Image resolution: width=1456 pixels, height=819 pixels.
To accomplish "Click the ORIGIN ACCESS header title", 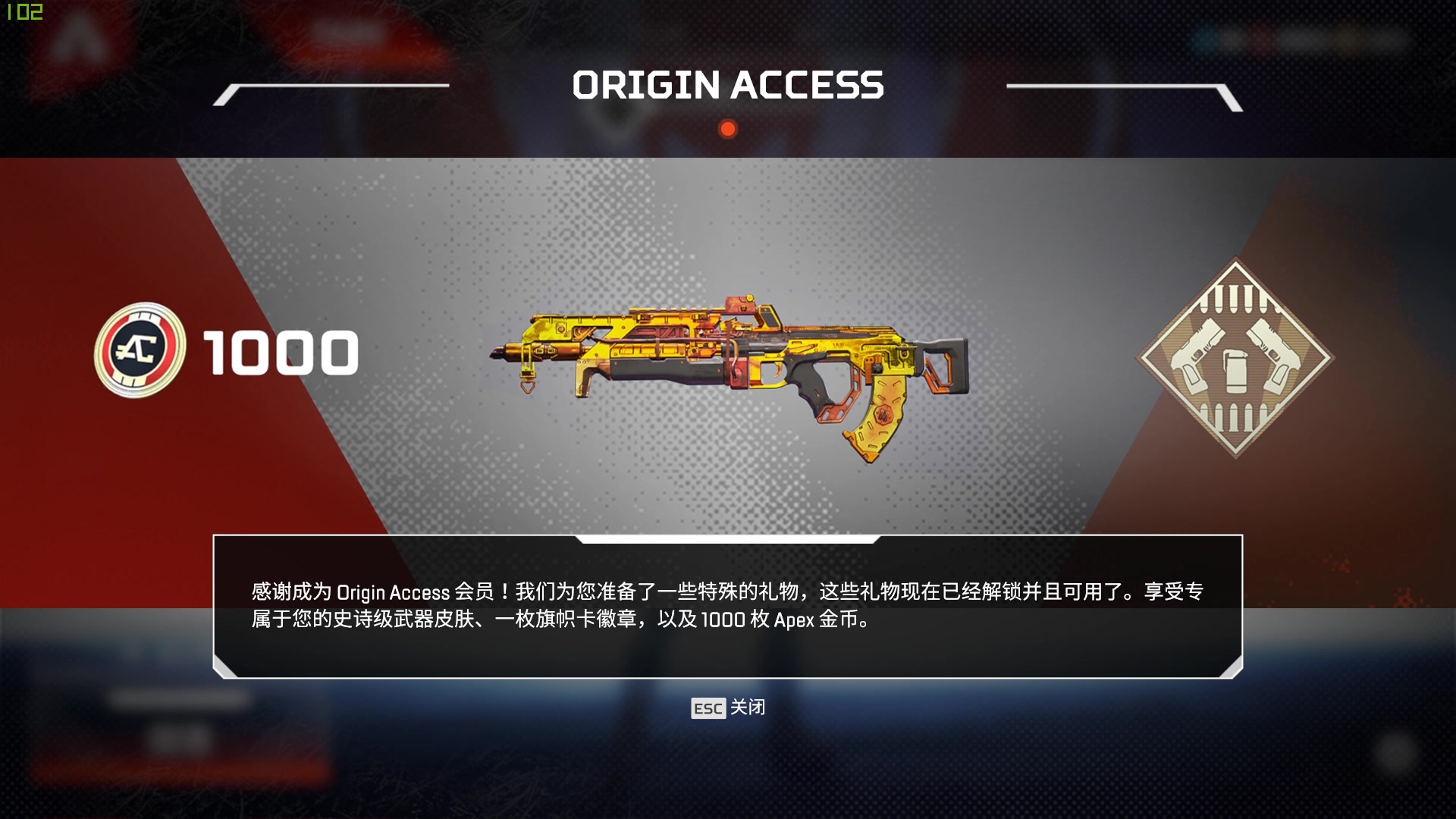I will [728, 85].
